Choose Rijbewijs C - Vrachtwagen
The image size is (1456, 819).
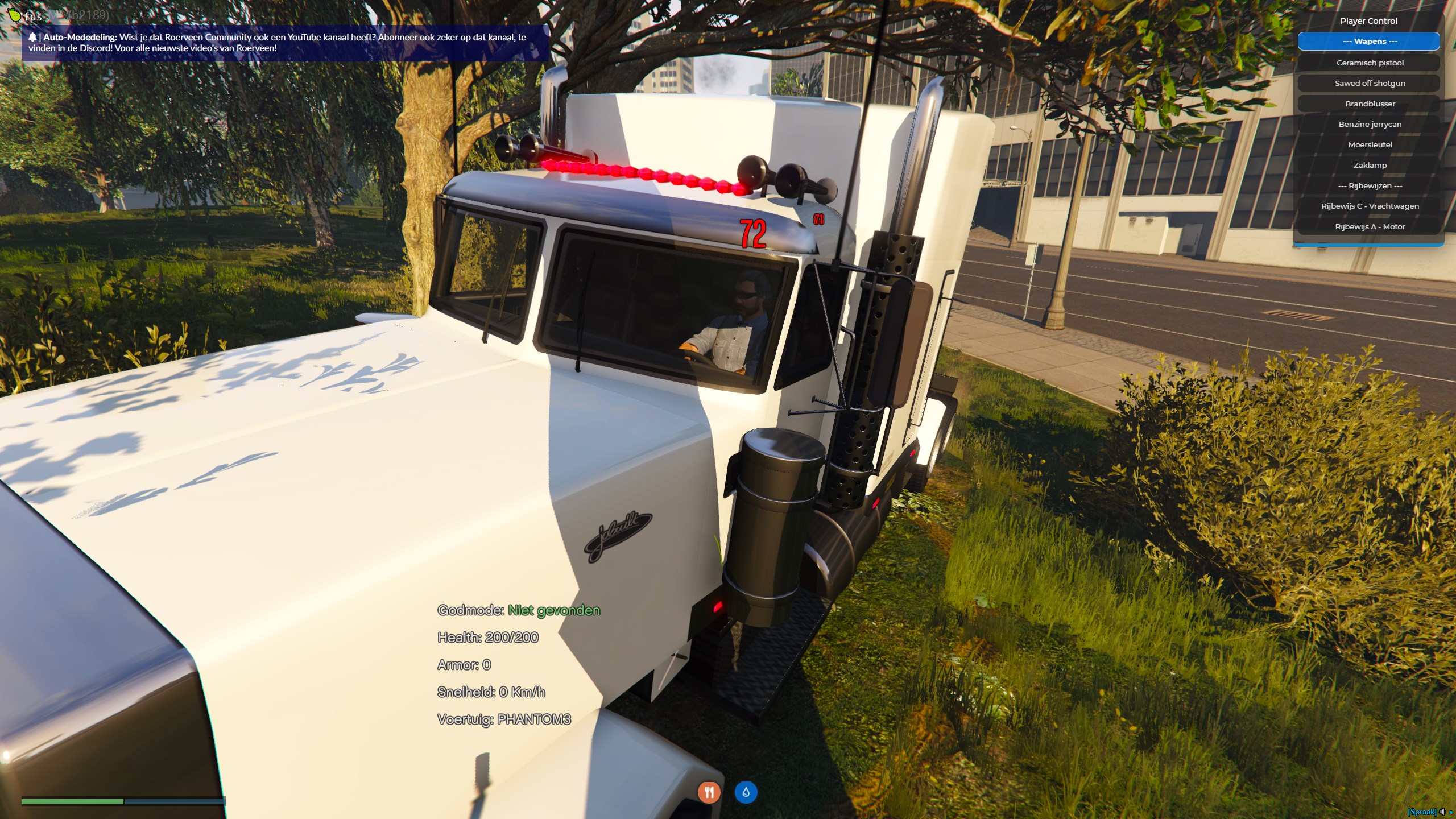coord(1369,206)
